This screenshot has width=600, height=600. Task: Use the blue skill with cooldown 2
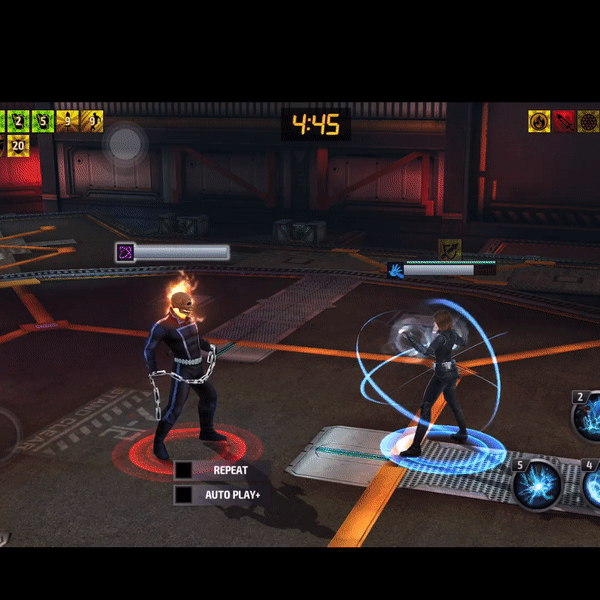click(x=587, y=413)
